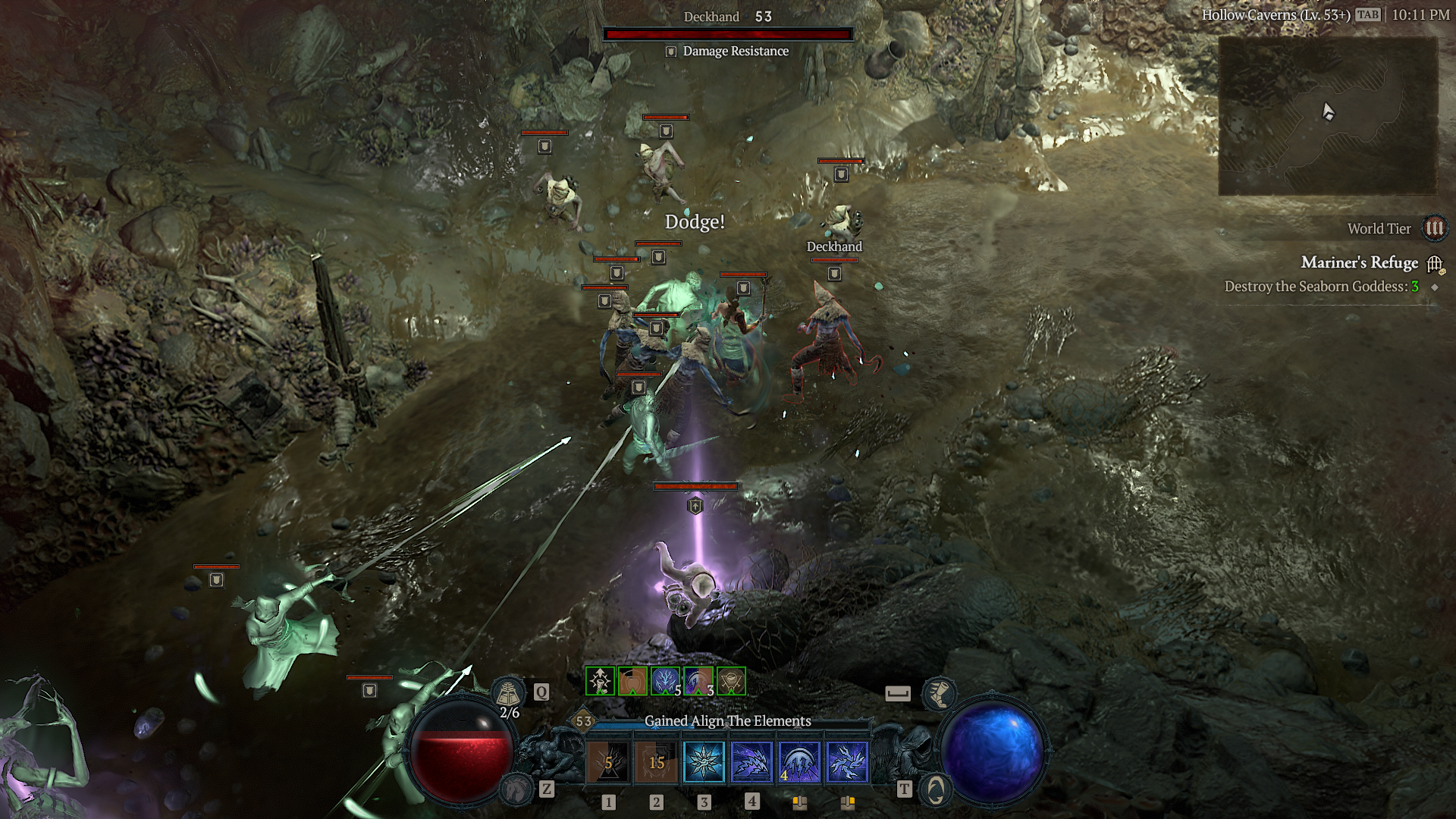Trigger the winged boot evade icon

[938, 693]
